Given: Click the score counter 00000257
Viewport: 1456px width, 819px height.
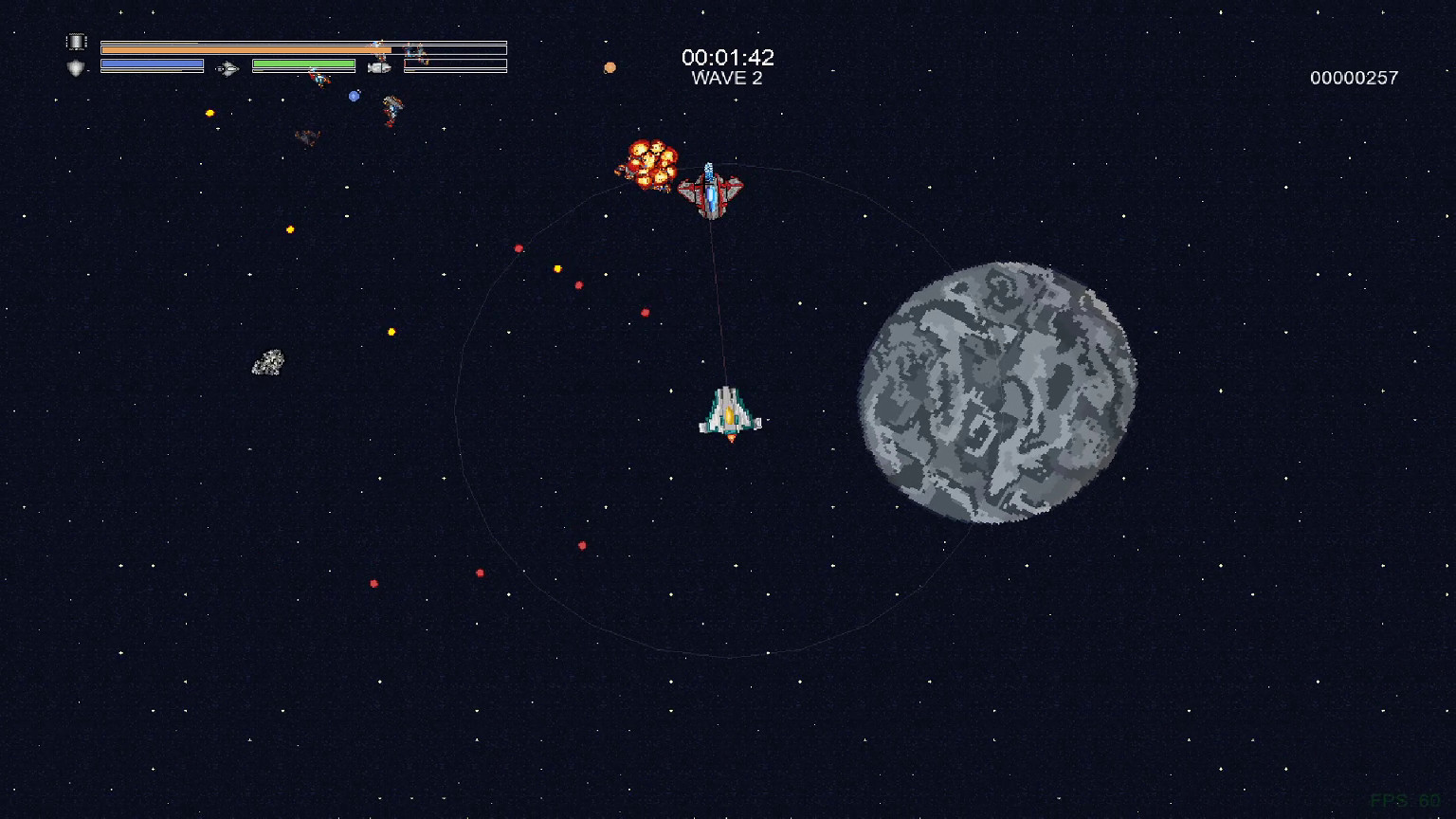Looking at the screenshot, I should click(x=1353, y=78).
